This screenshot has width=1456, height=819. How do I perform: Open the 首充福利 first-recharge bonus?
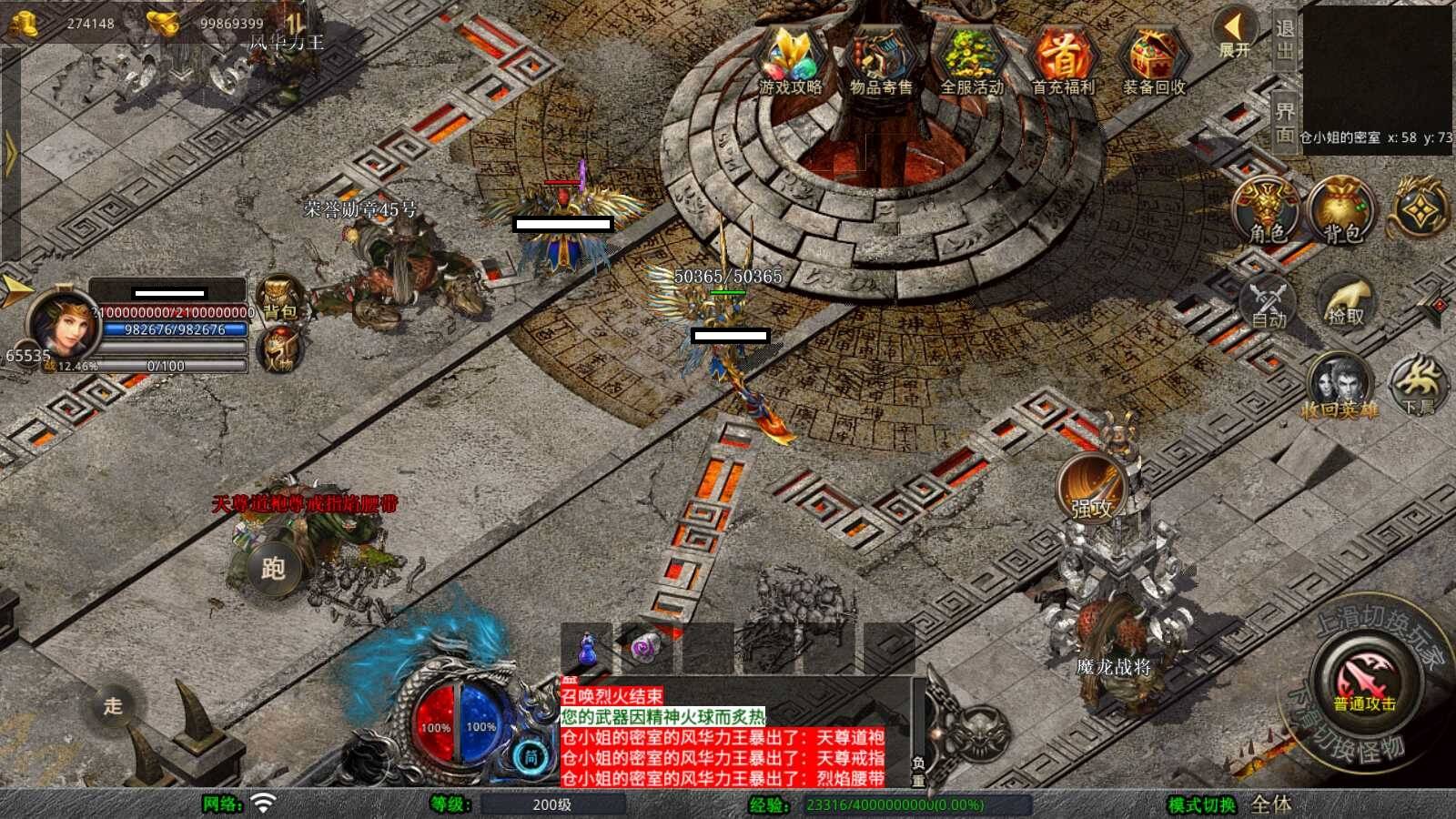(x=1063, y=60)
